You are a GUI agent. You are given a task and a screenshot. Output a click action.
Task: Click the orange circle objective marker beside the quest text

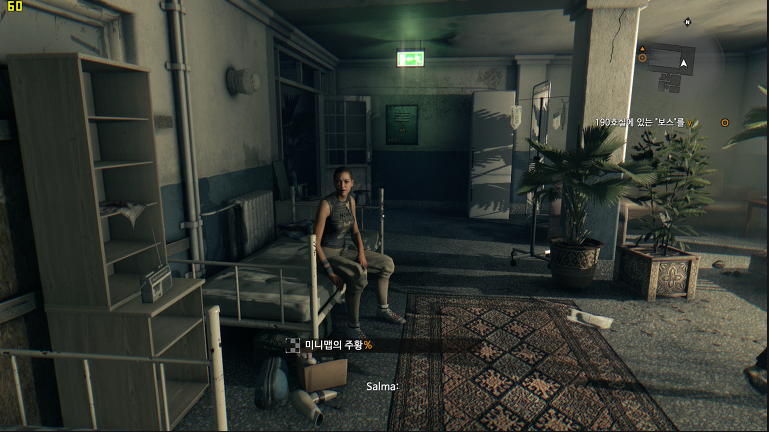pos(725,122)
